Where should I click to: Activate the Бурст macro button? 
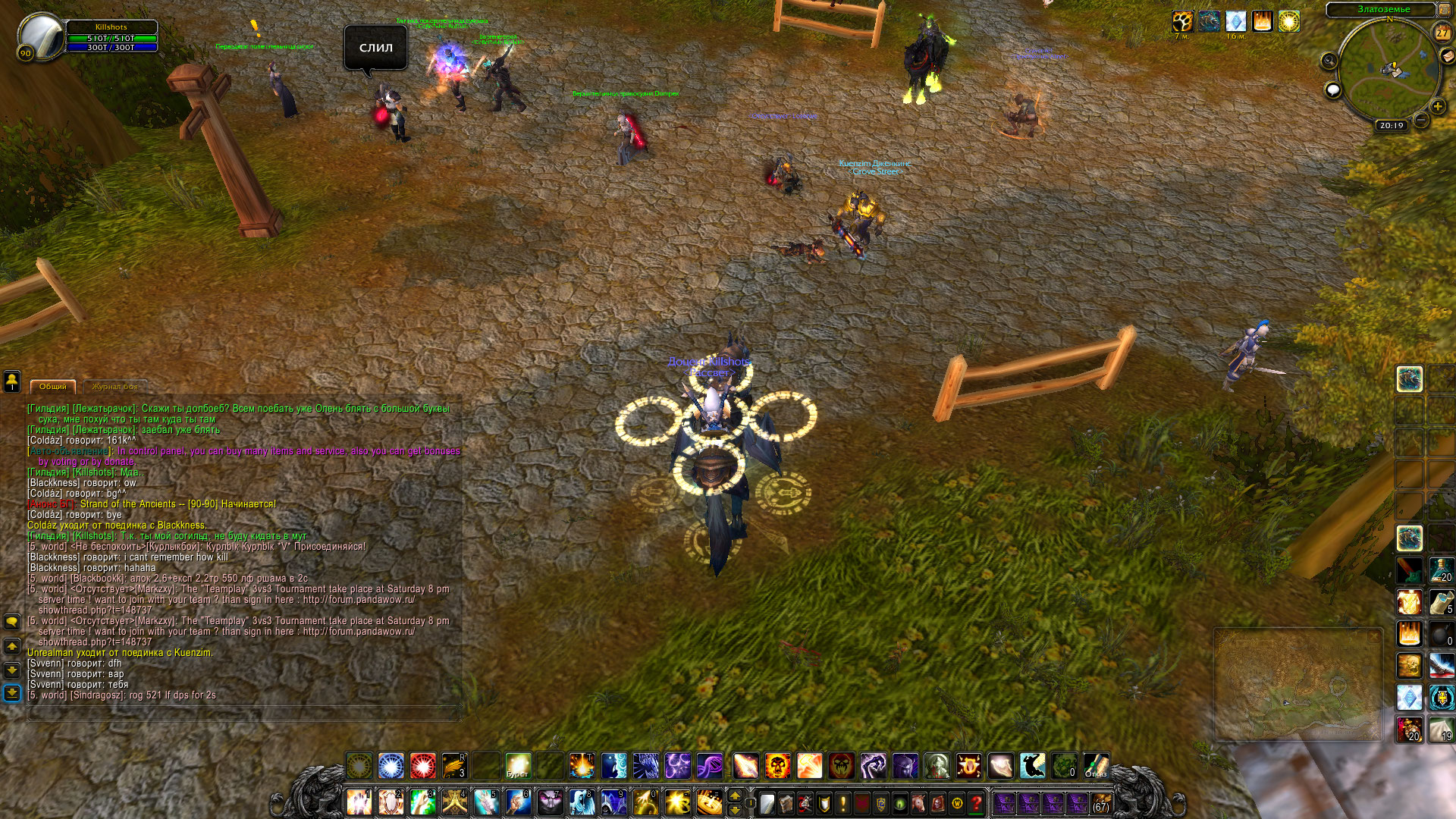click(518, 766)
